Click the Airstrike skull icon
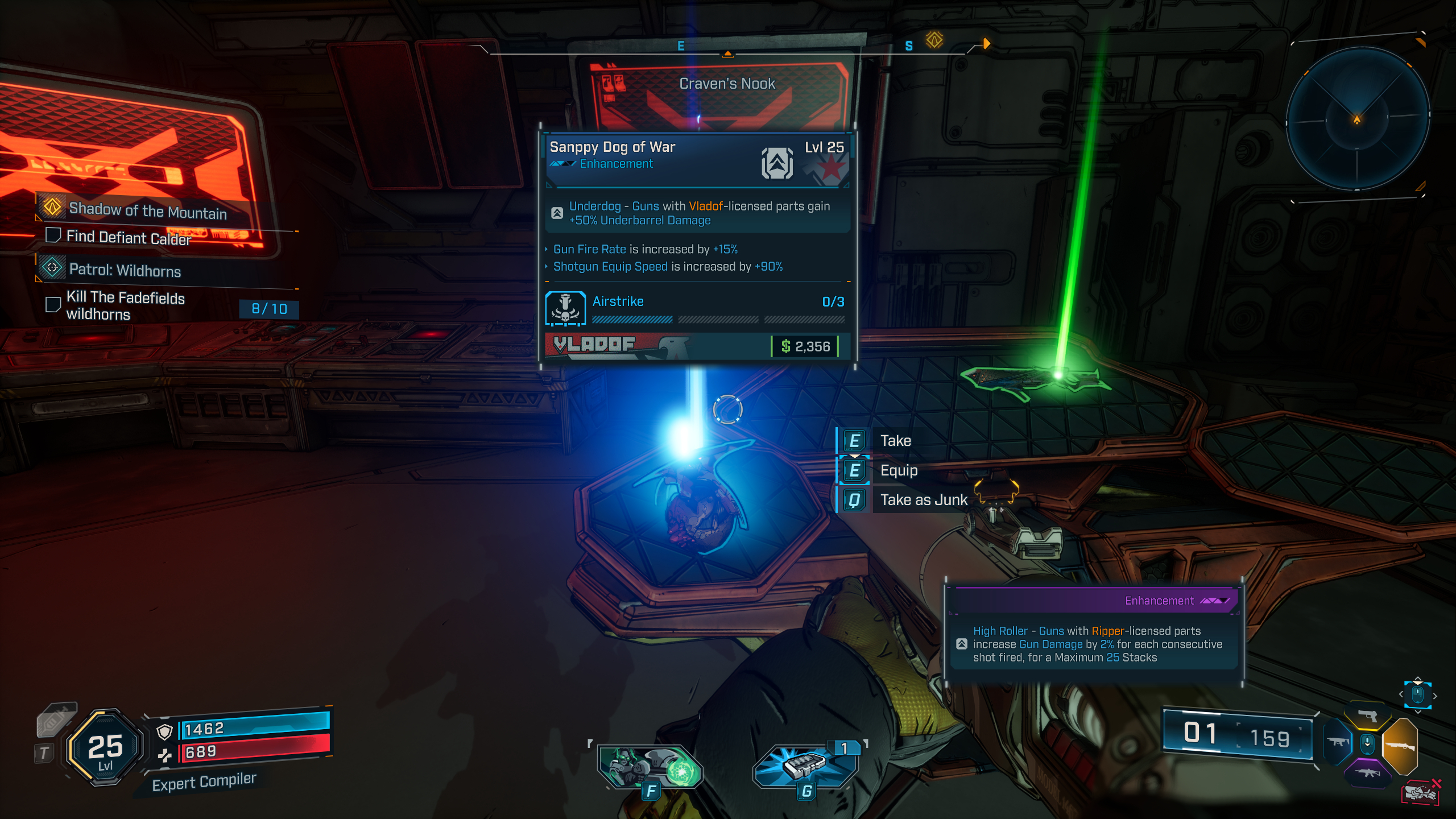The height and width of the screenshot is (819, 1456). pyautogui.click(x=565, y=308)
